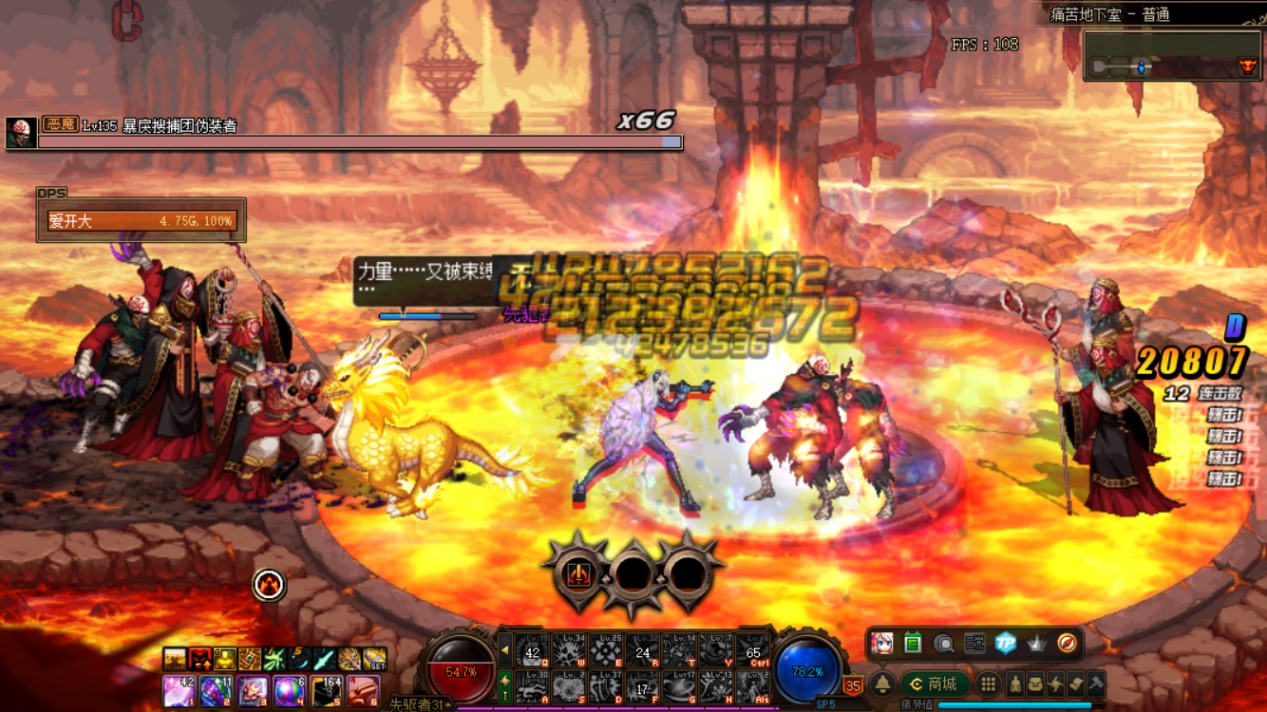Open the character silhouette menu icon

1016,684
